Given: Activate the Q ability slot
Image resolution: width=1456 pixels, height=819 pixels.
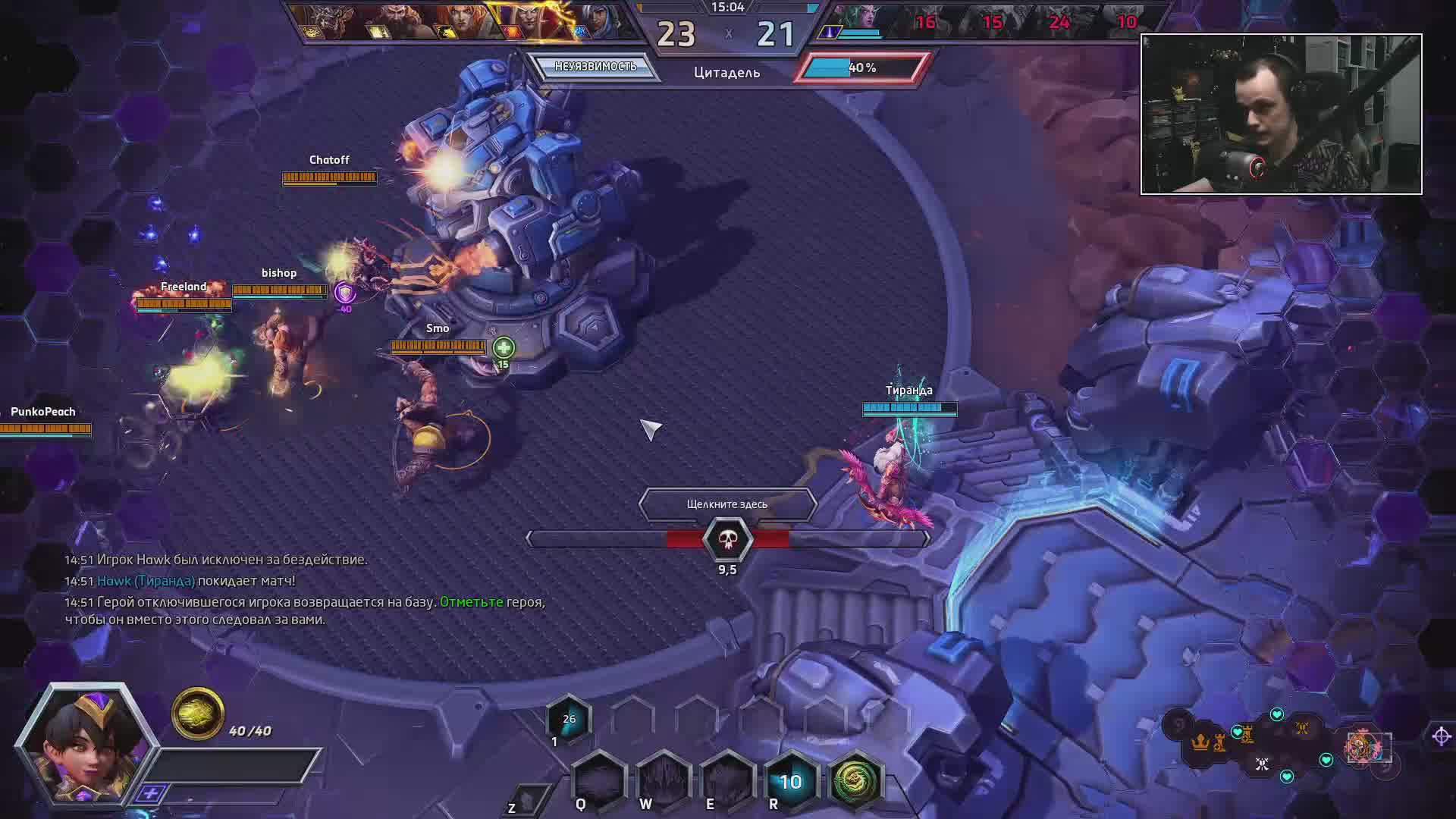Looking at the screenshot, I should pos(599,780).
